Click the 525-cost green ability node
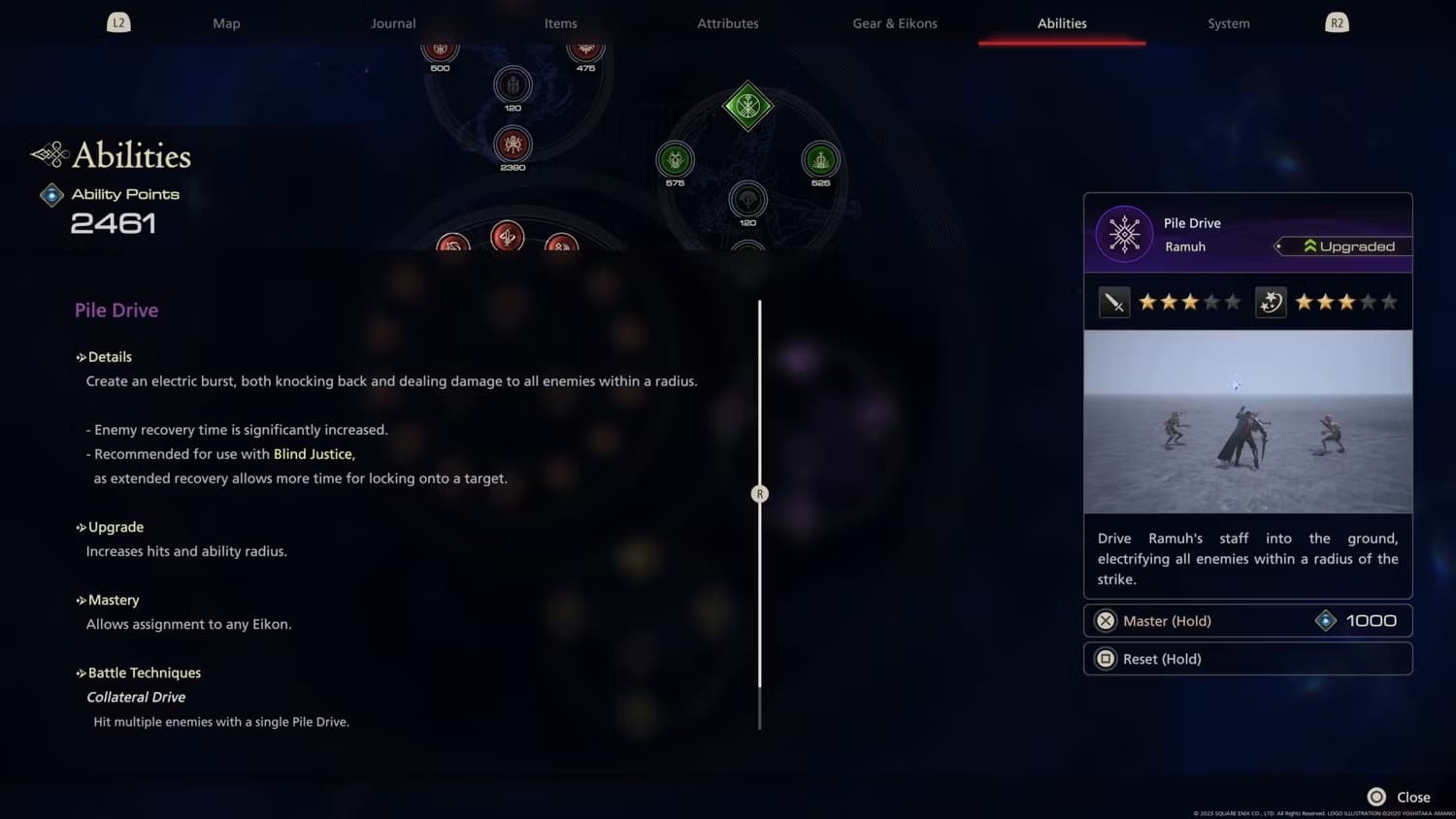The height and width of the screenshot is (819, 1456). 818,159
